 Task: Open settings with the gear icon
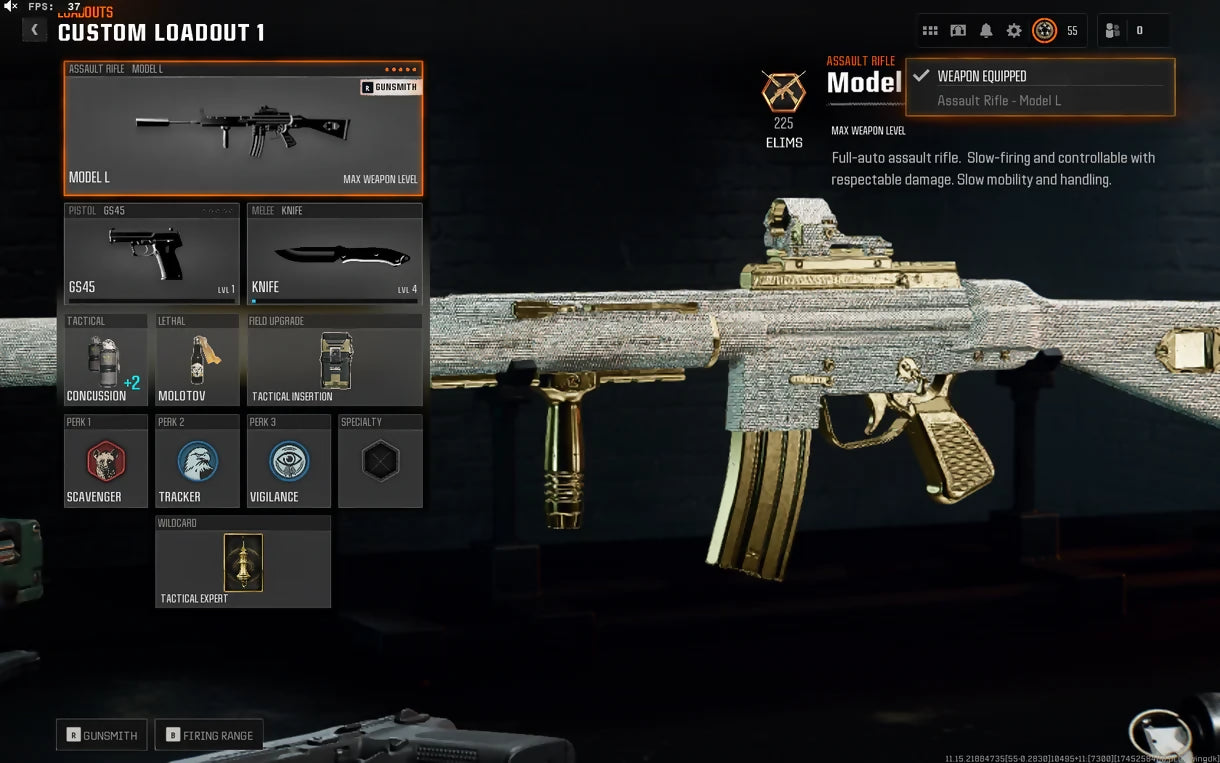[1014, 31]
